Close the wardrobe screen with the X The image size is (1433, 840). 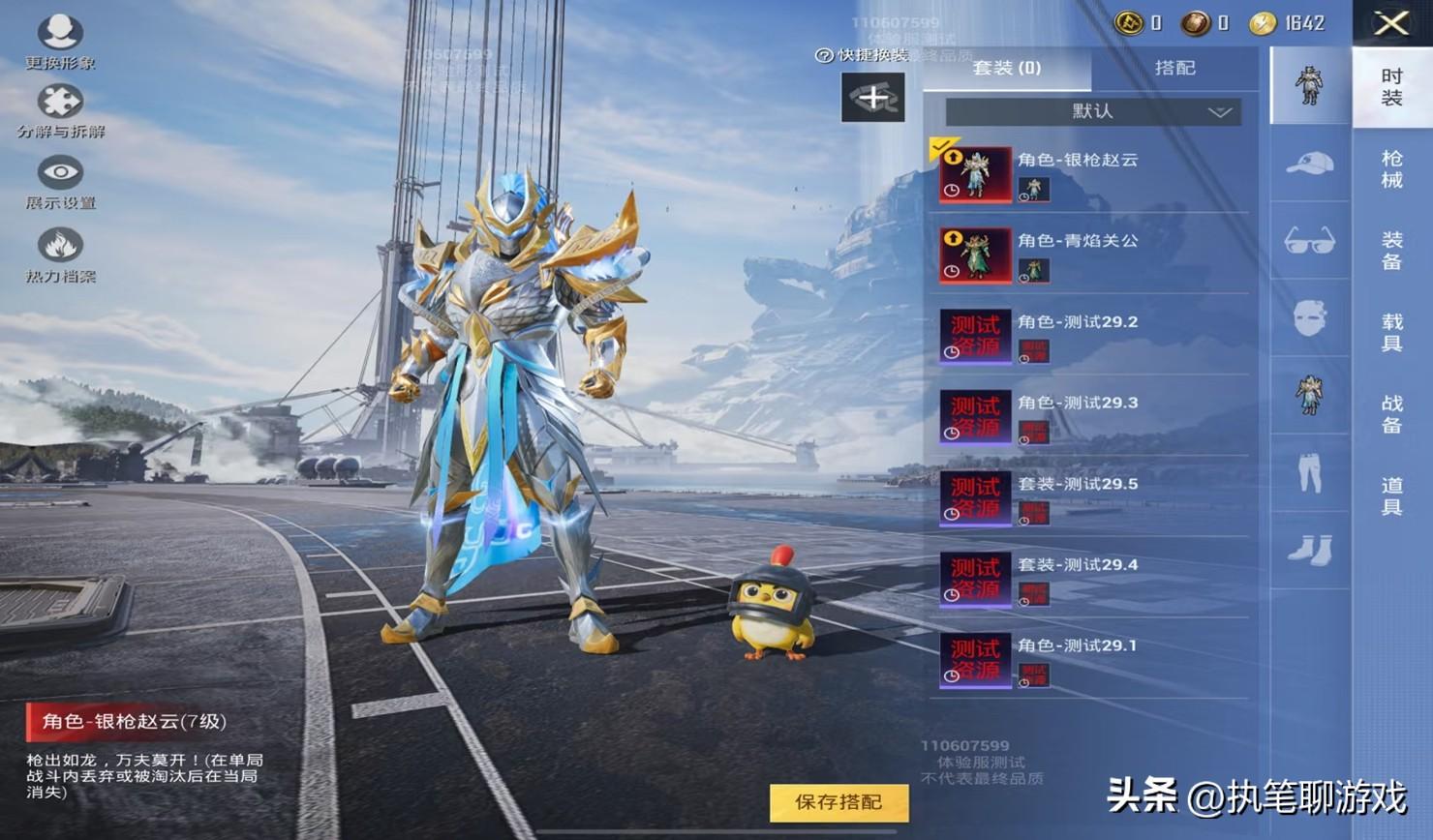pyautogui.click(x=1391, y=23)
